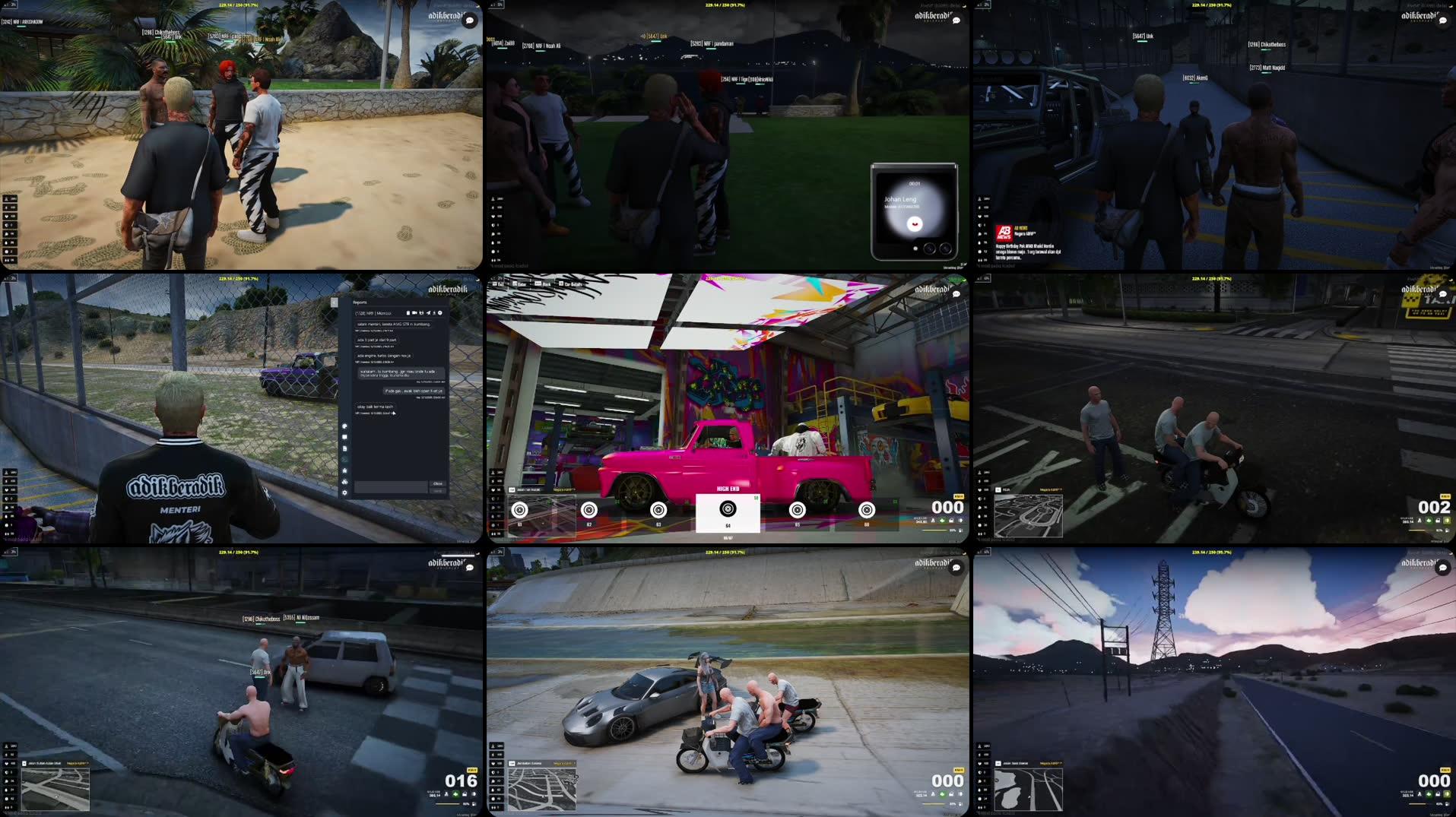Click the paper-plane send icon in Reports header

(429, 313)
